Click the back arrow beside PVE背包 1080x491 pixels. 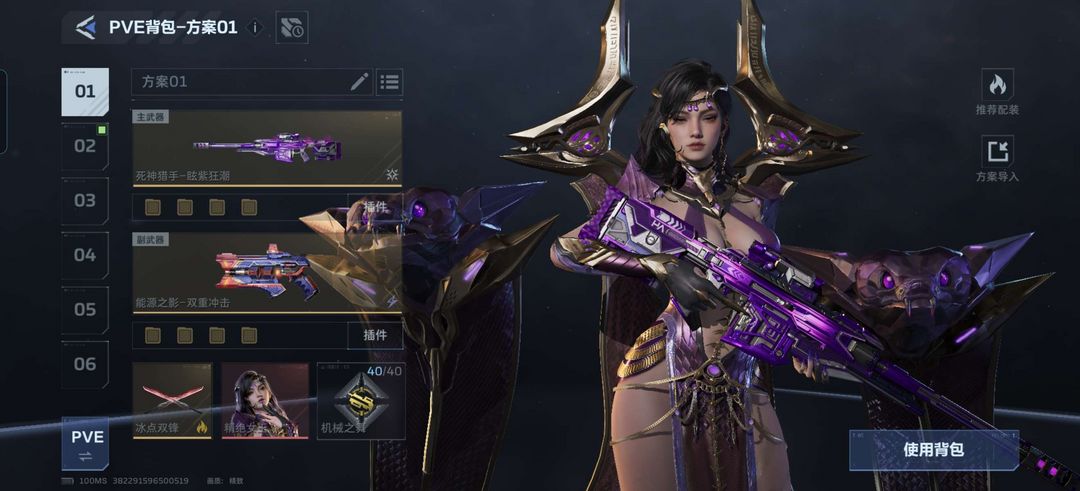(x=86, y=27)
